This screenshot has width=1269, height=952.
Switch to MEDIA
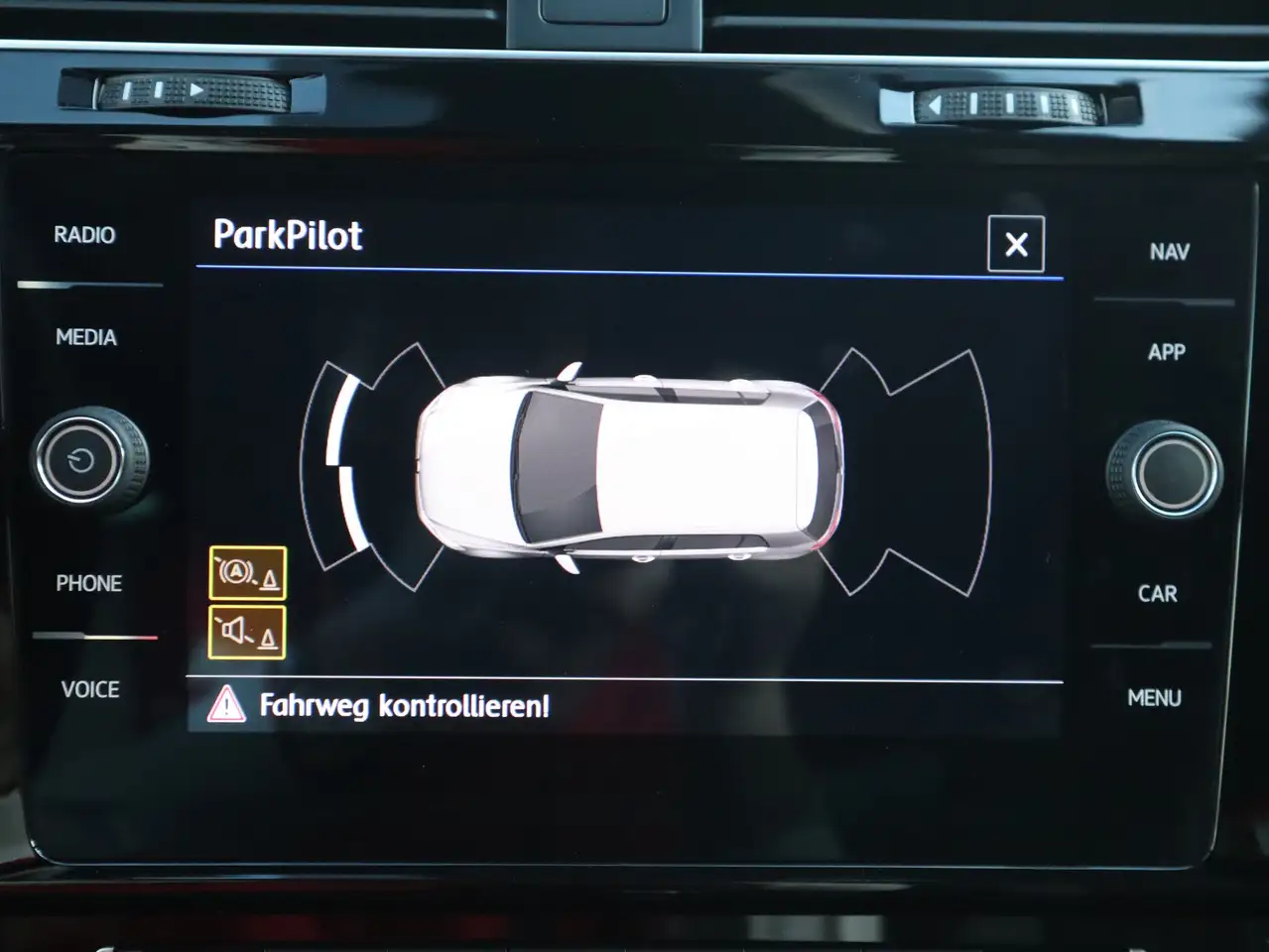point(86,337)
